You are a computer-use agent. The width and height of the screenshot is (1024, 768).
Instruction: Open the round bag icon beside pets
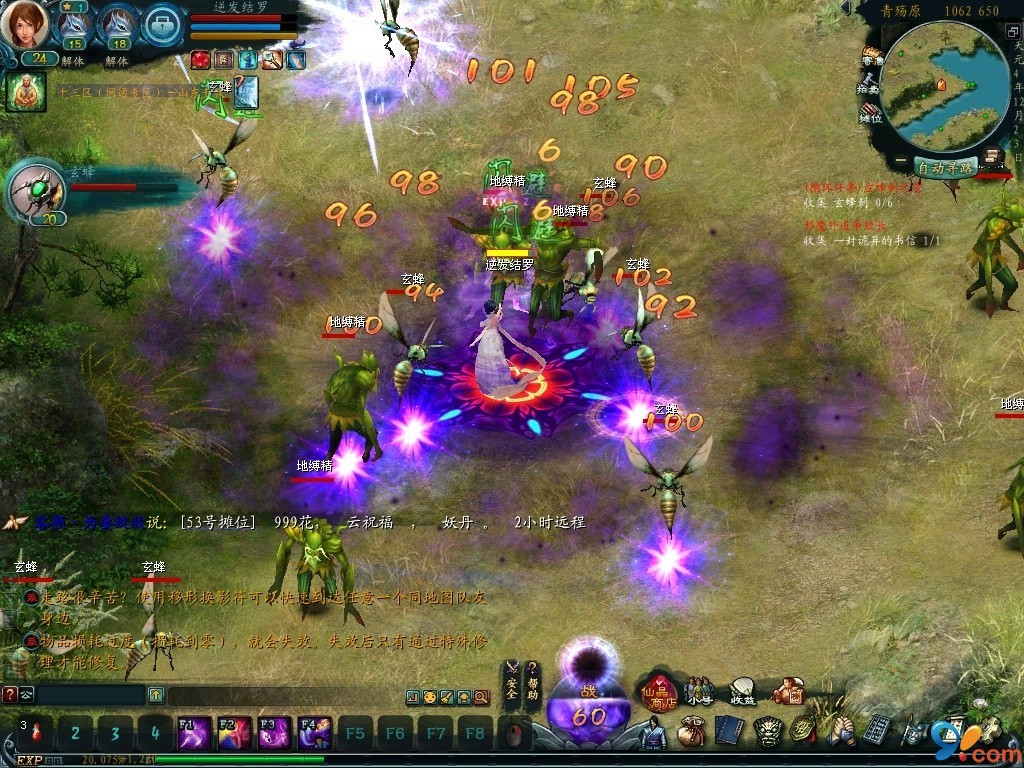tap(162, 25)
